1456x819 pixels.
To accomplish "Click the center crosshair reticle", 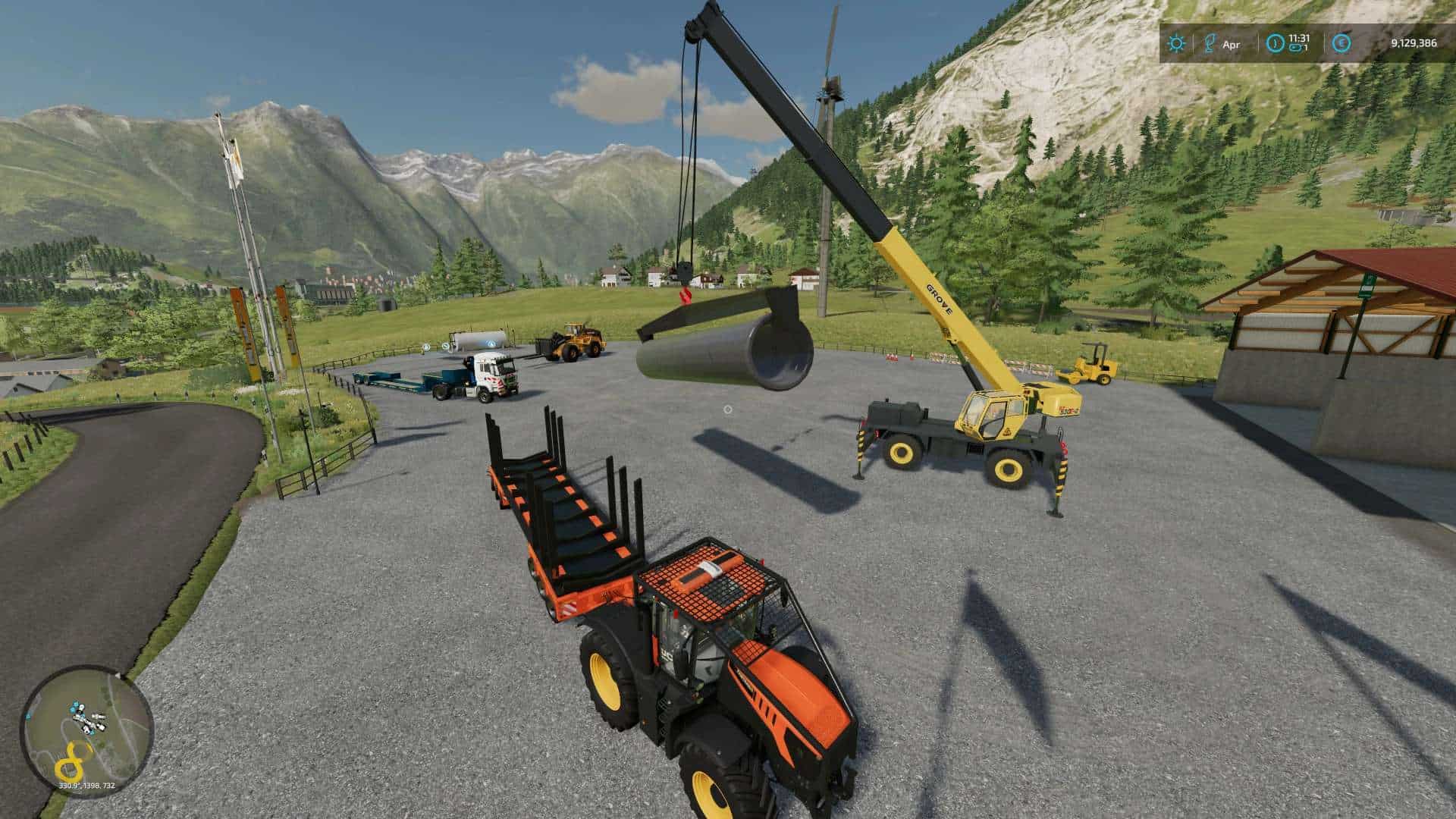I will [728, 409].
